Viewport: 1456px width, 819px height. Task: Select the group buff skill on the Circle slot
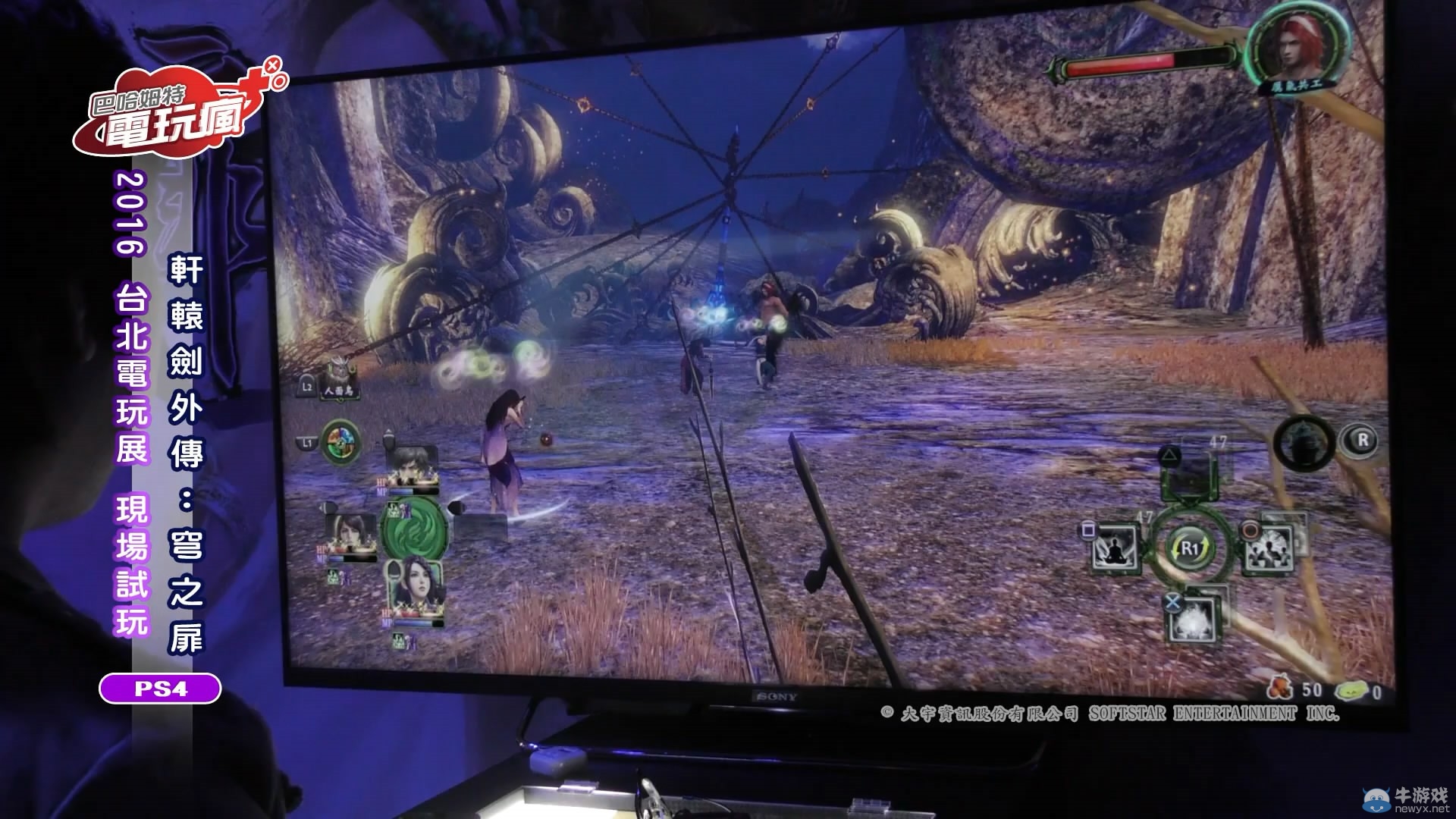point(1271,548)
